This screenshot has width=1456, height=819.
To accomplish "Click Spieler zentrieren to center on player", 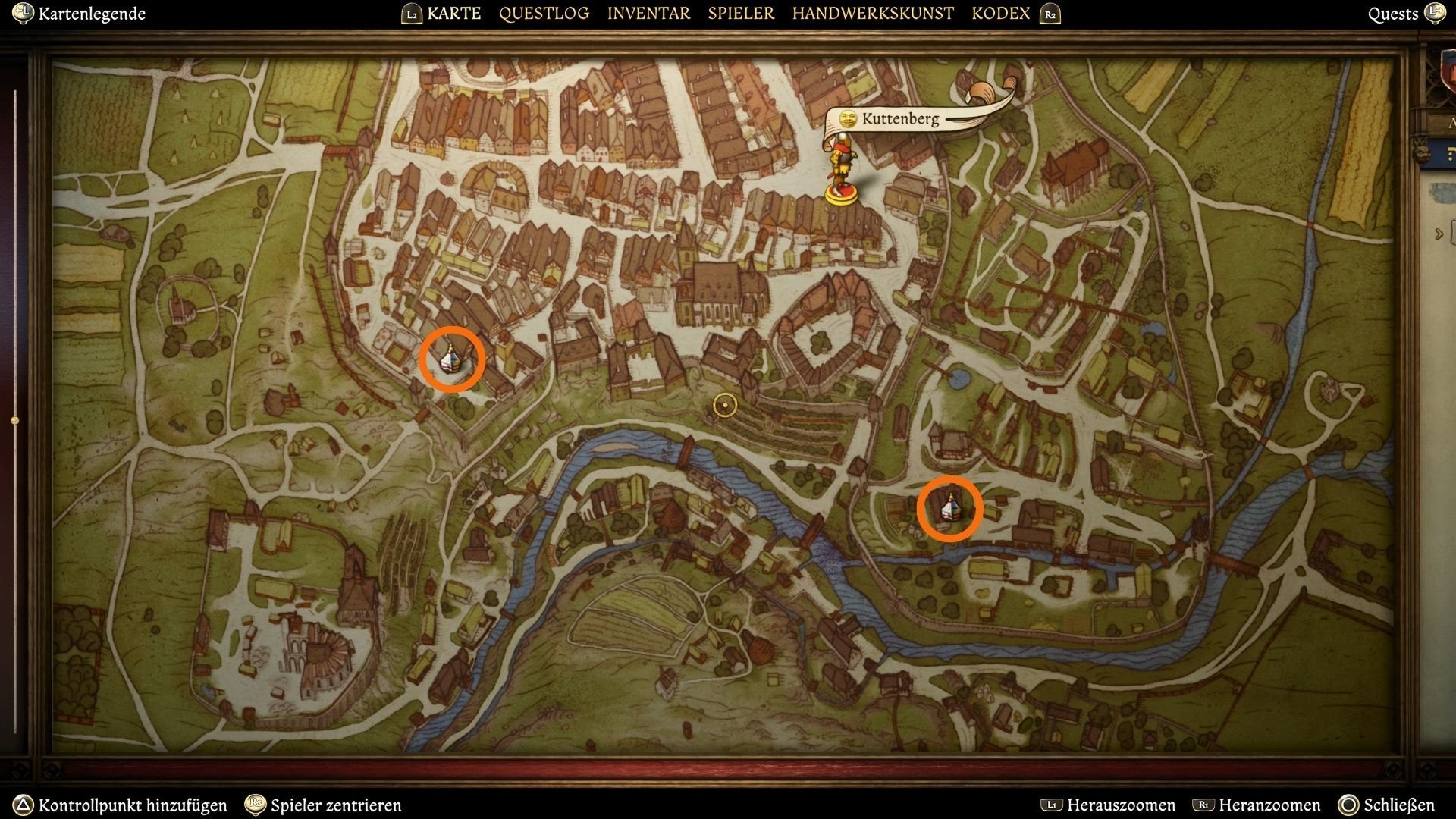I will [336, 806].
